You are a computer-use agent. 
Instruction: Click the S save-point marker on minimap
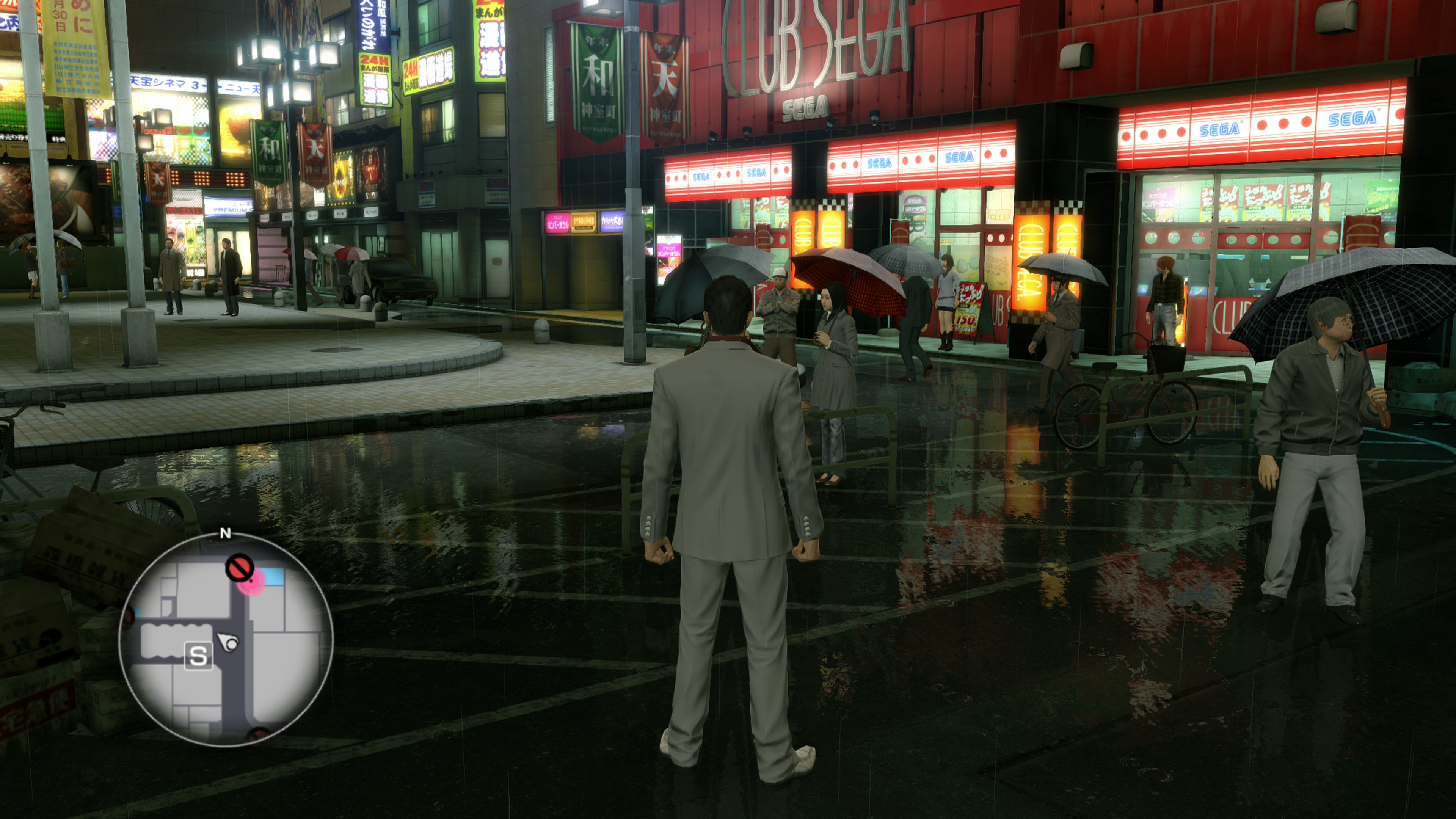(198, 656)
